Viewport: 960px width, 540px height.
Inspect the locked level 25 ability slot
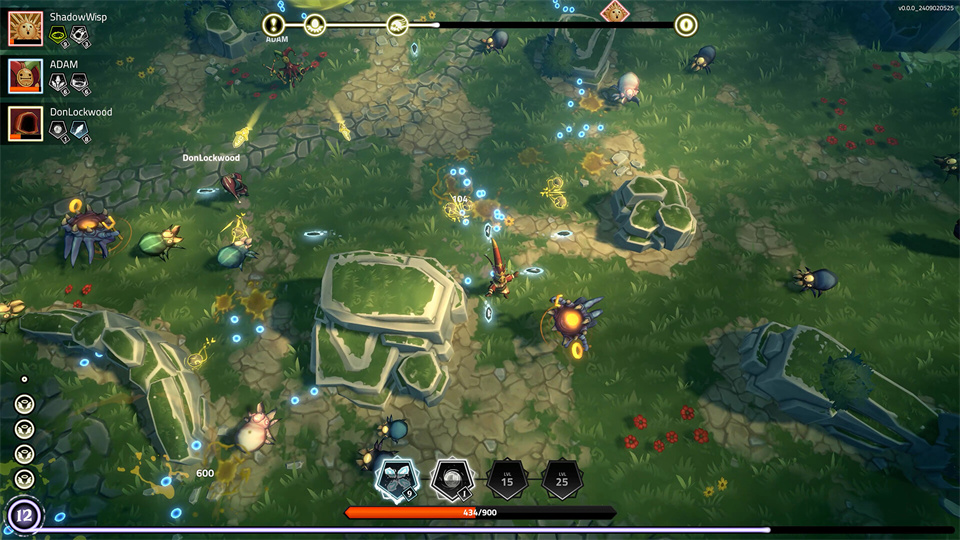pyautogui.click(x=562, y=480)
